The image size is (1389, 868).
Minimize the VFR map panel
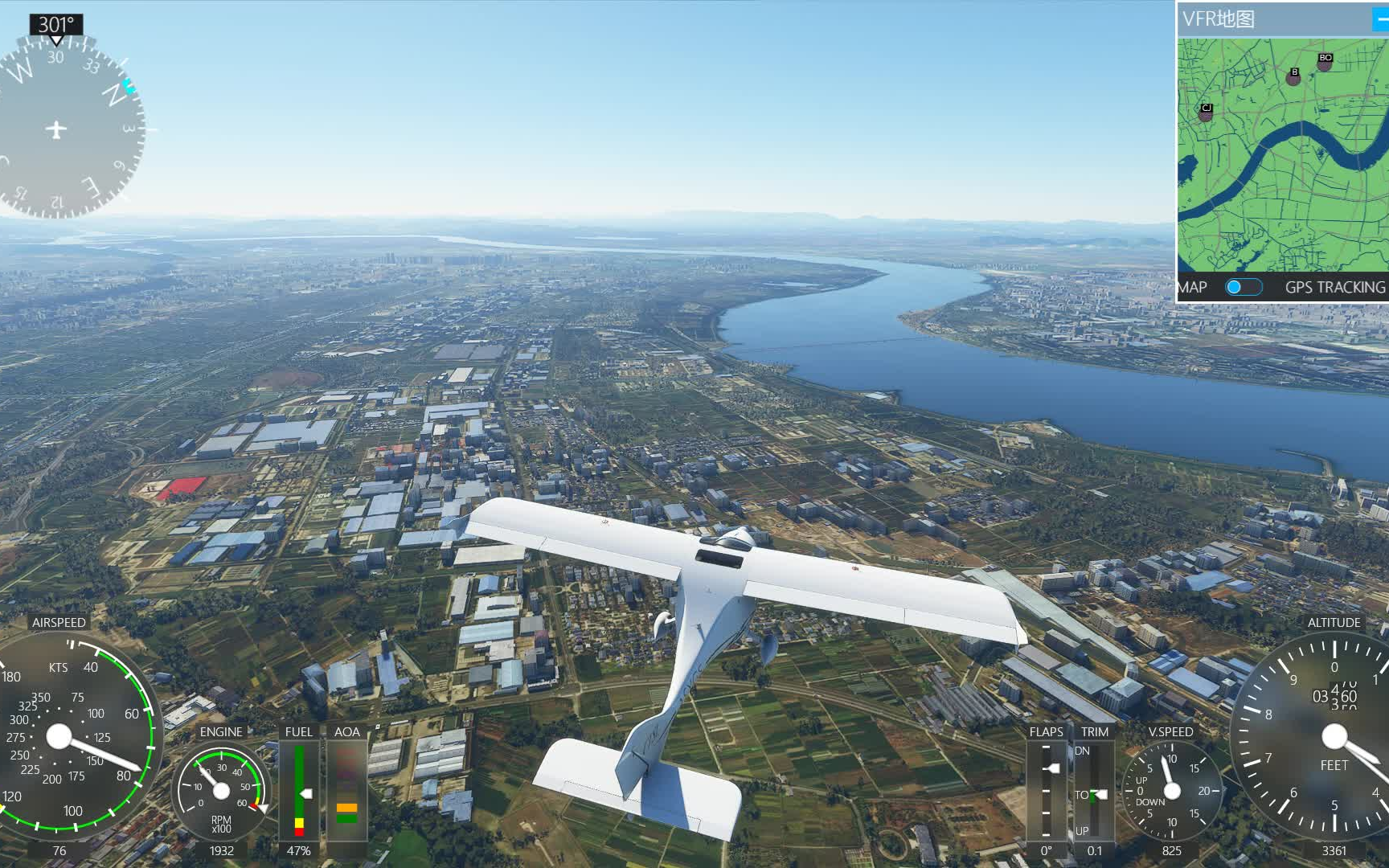(1380, 20)
